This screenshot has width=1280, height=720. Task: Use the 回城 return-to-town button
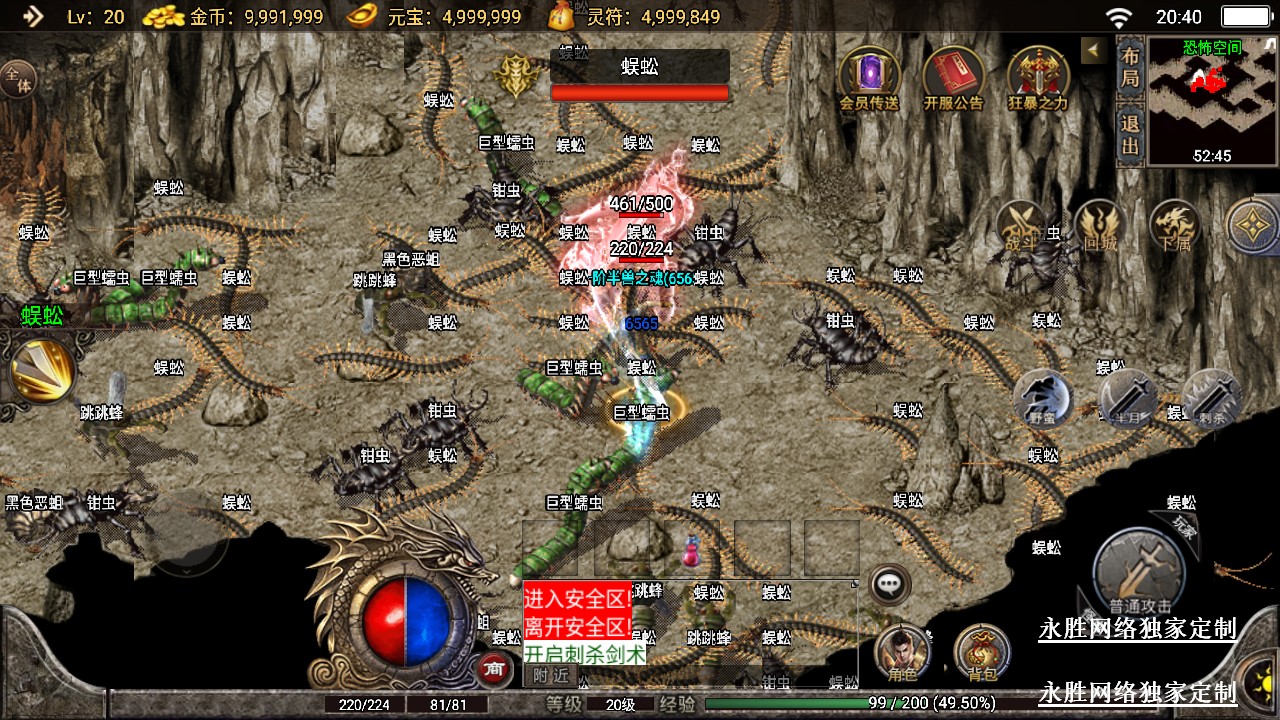[x=1100, y=225]
